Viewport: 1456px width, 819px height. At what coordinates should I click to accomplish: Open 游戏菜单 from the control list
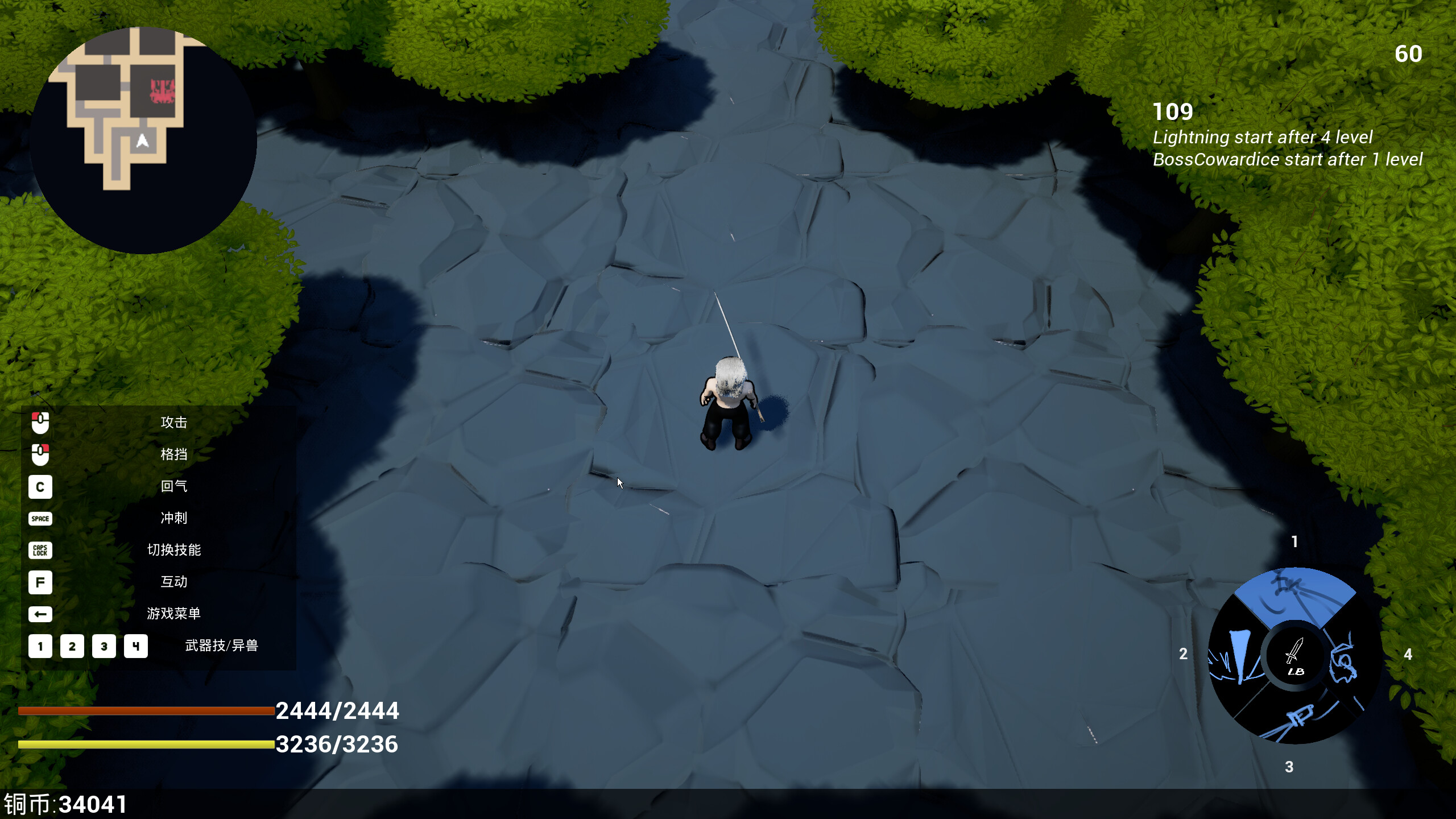click(173, 614)
